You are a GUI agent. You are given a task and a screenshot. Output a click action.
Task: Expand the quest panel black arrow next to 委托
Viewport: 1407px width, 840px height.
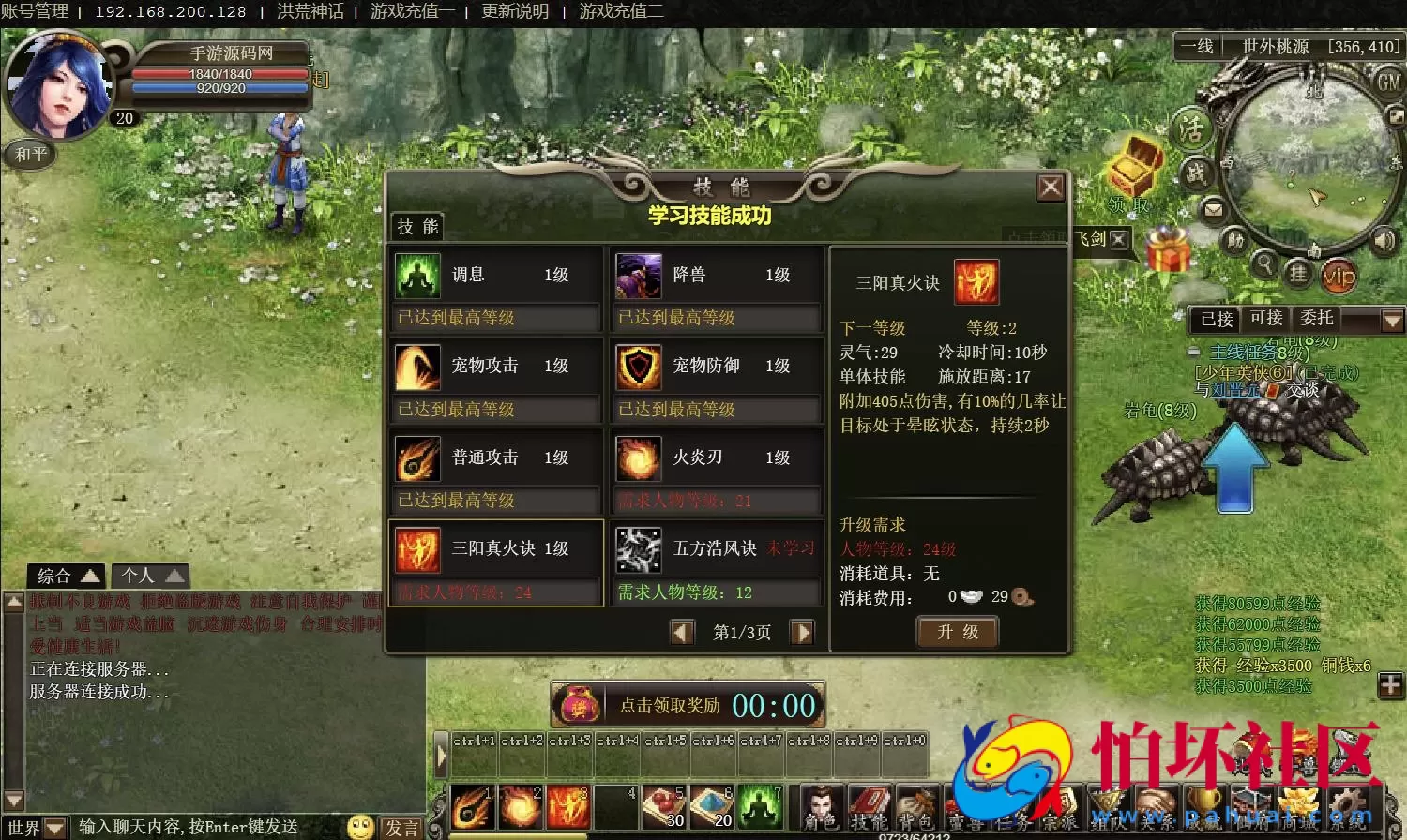[x=1391, y=320]
